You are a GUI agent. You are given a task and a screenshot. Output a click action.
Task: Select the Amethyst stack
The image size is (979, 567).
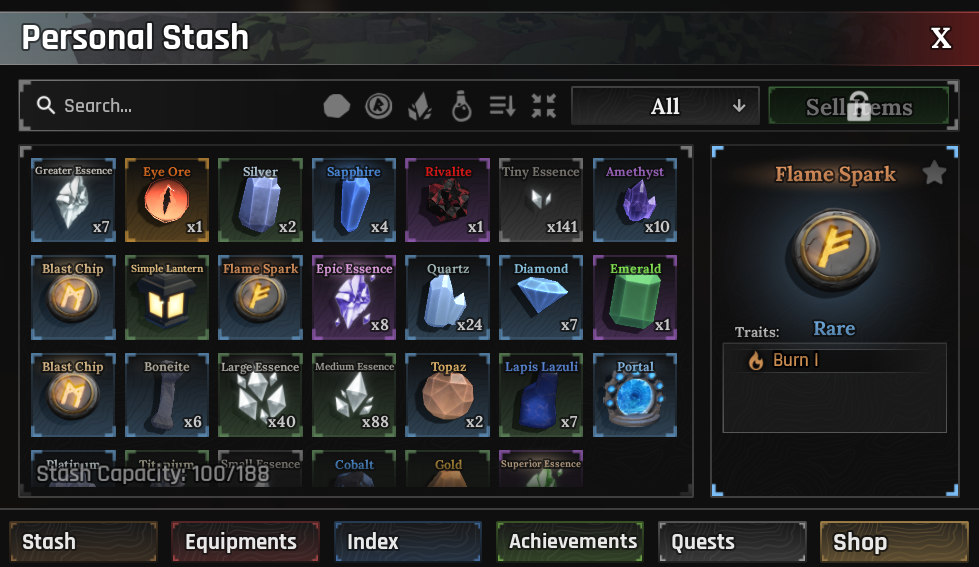(635, 200)
